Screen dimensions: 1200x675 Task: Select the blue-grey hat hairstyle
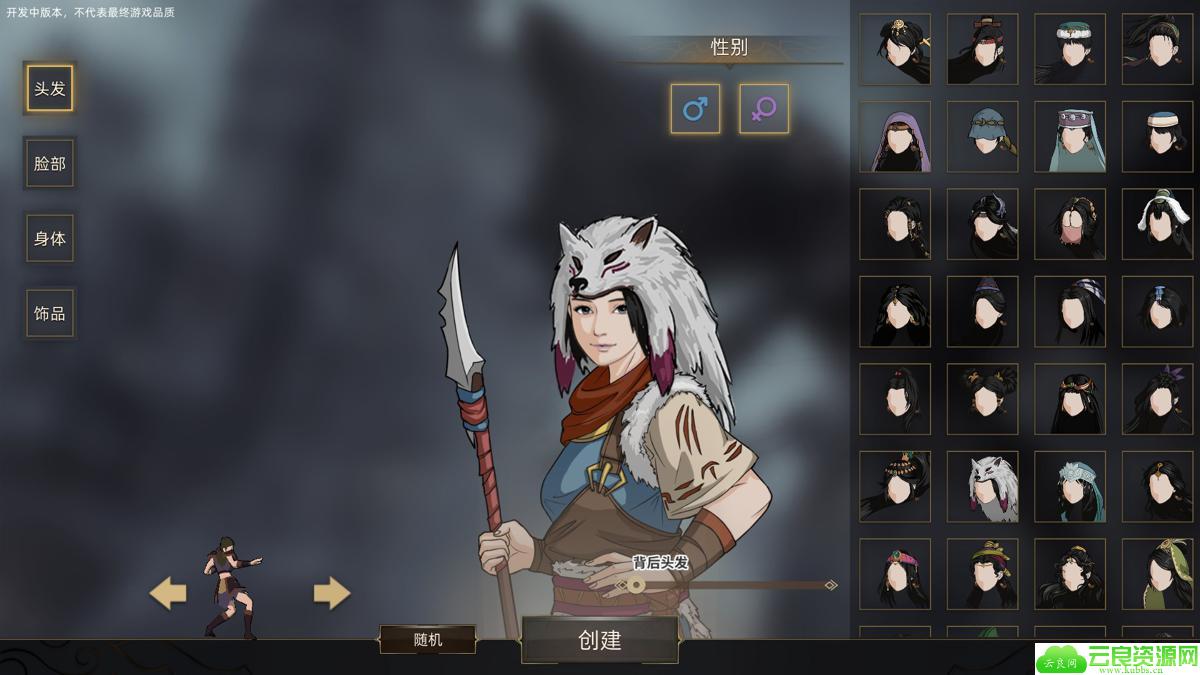982,136
